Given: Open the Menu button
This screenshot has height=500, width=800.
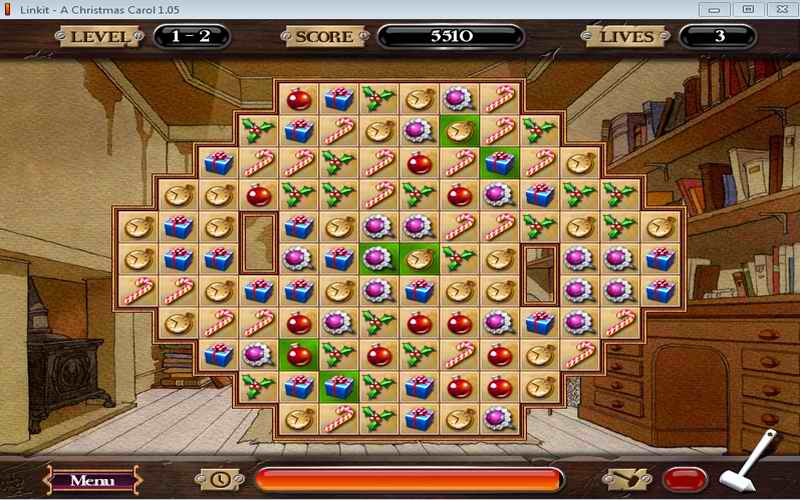Looking at the screenshot, I should point(91,480).
